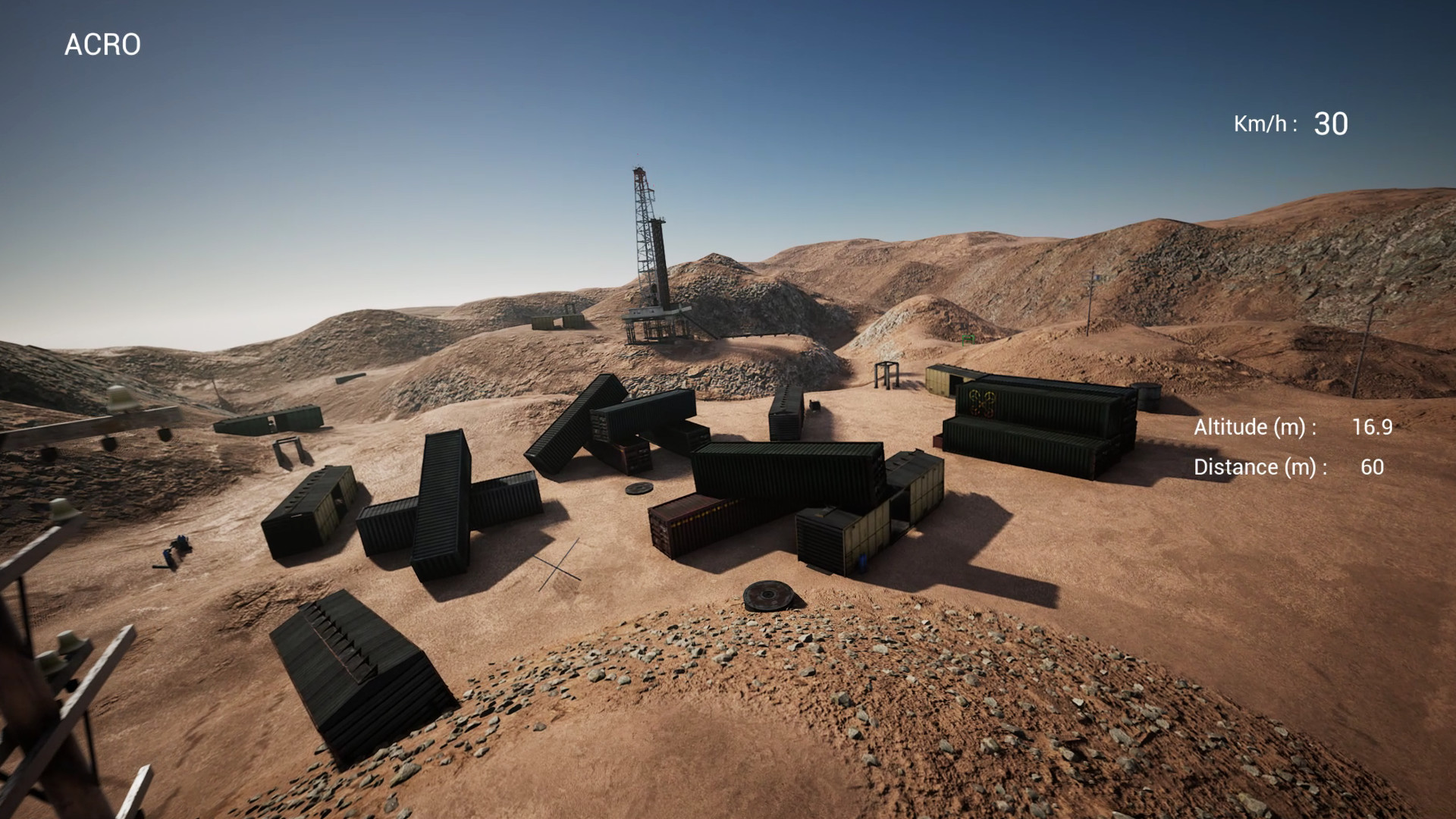Toggle the altitude value 16.9 display
The image size is (1456, 819).
1375,426
